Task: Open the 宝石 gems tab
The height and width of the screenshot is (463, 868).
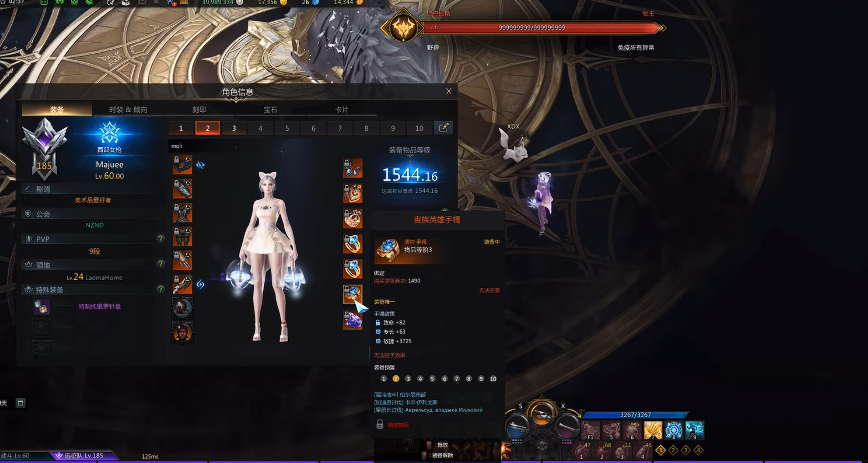Action: [270, 109]
